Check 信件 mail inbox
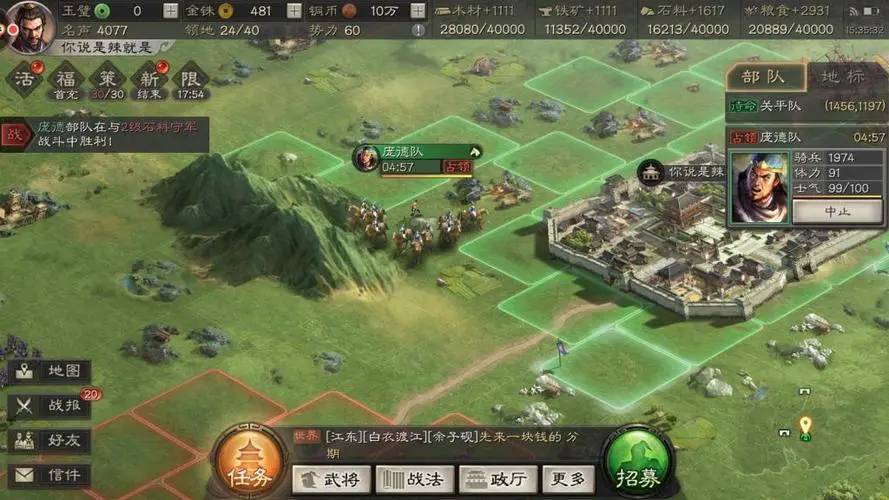Viewport: 889px width, 500px height. pos(51,475)
